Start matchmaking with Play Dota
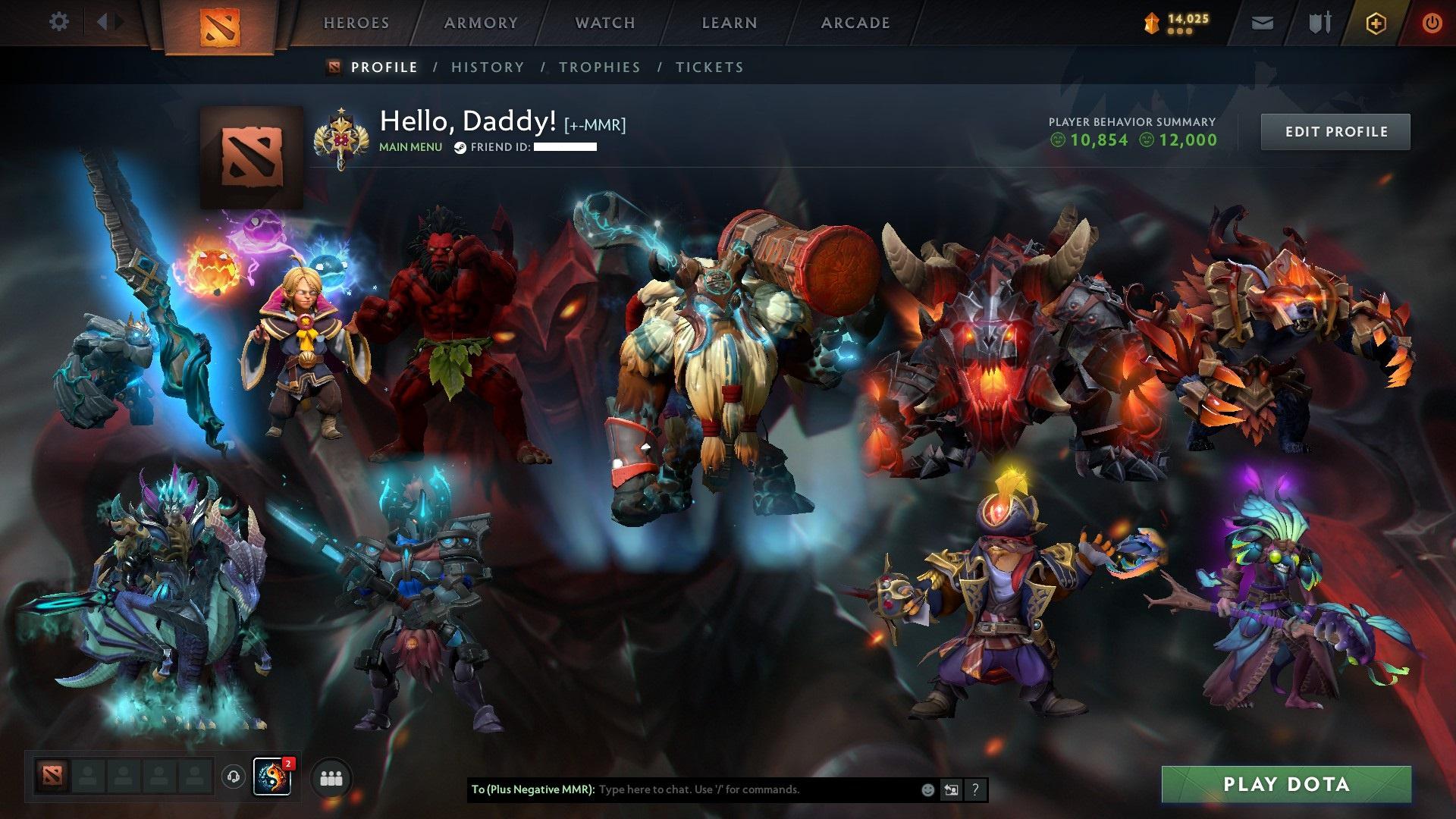This screenshot has width=1456, height=819. pyautogui.click(x=1286, y=784)
